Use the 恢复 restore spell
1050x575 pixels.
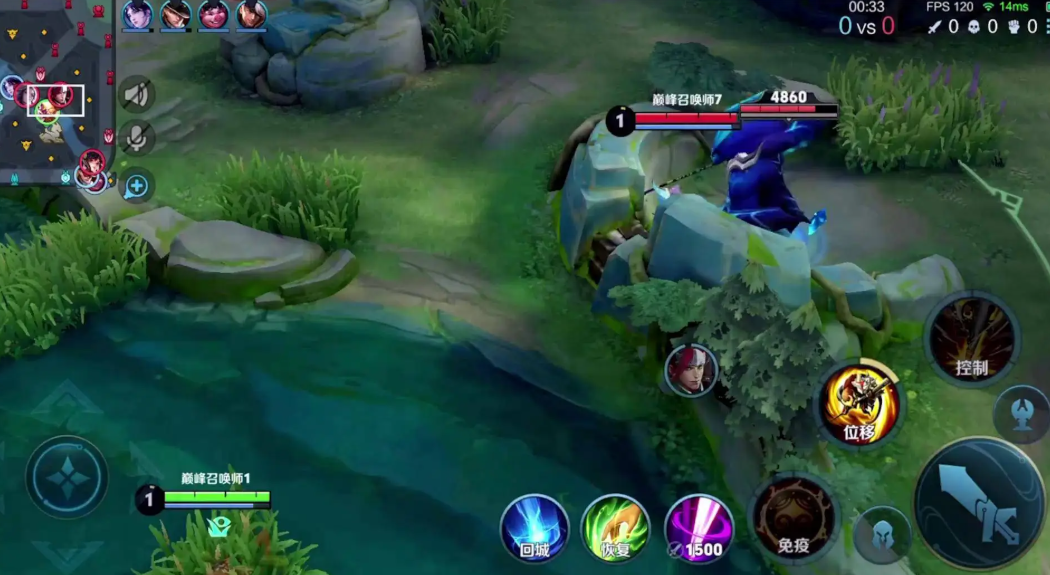(615, 527)
